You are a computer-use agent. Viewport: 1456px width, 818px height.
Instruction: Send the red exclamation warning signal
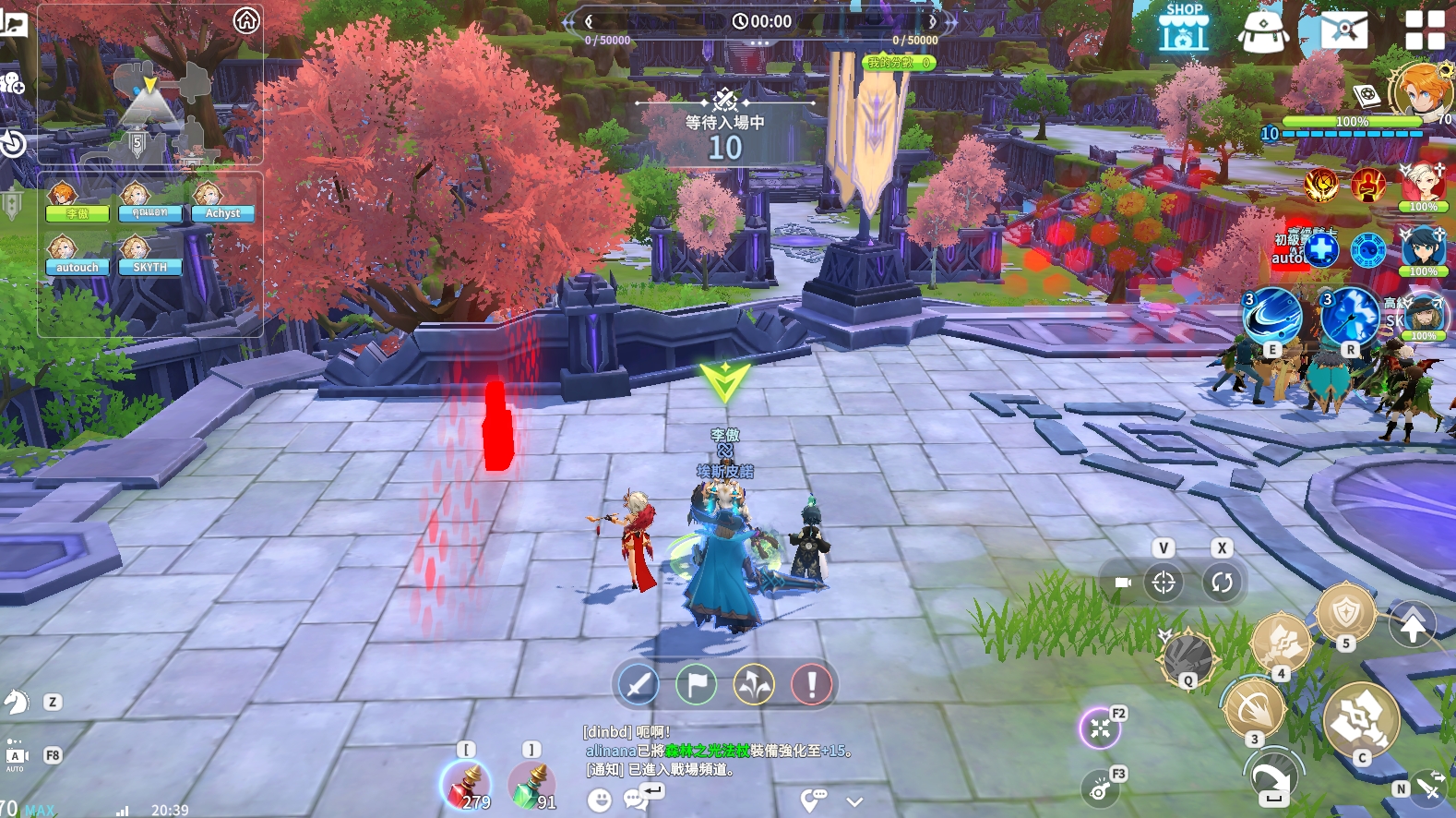coord(812,685)
